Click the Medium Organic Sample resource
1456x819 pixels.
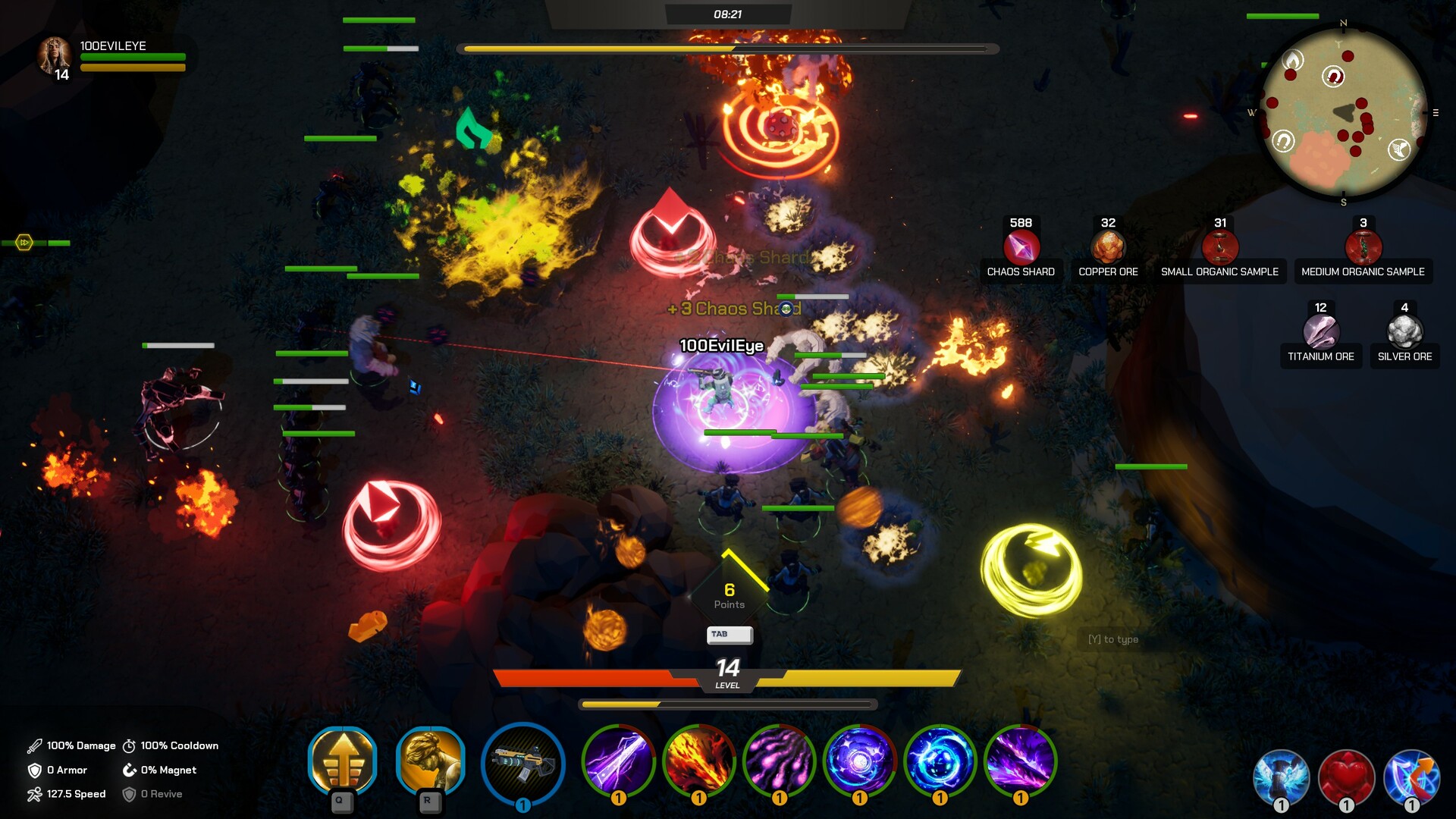pos(1363,248)
